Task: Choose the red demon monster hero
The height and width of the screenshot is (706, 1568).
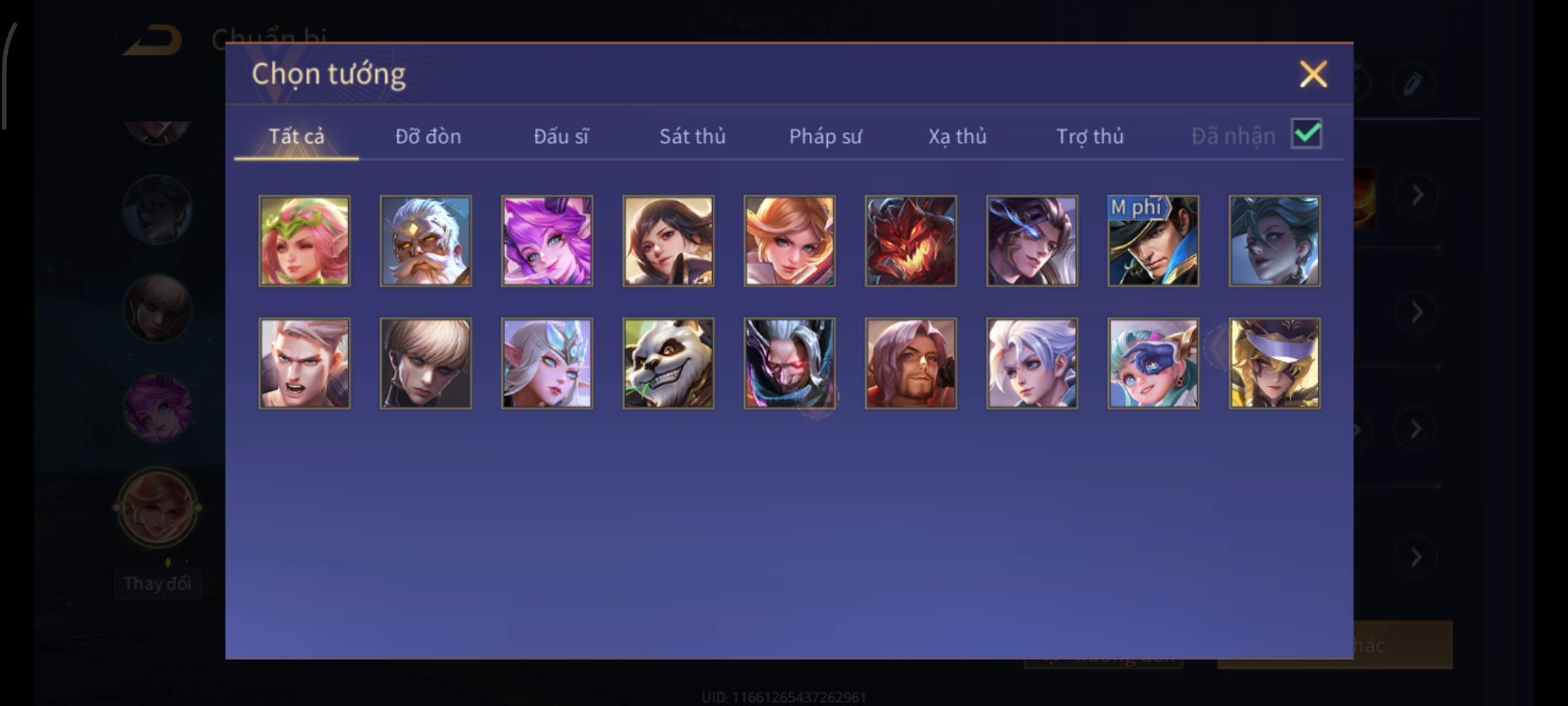Action: click(911, 241)
